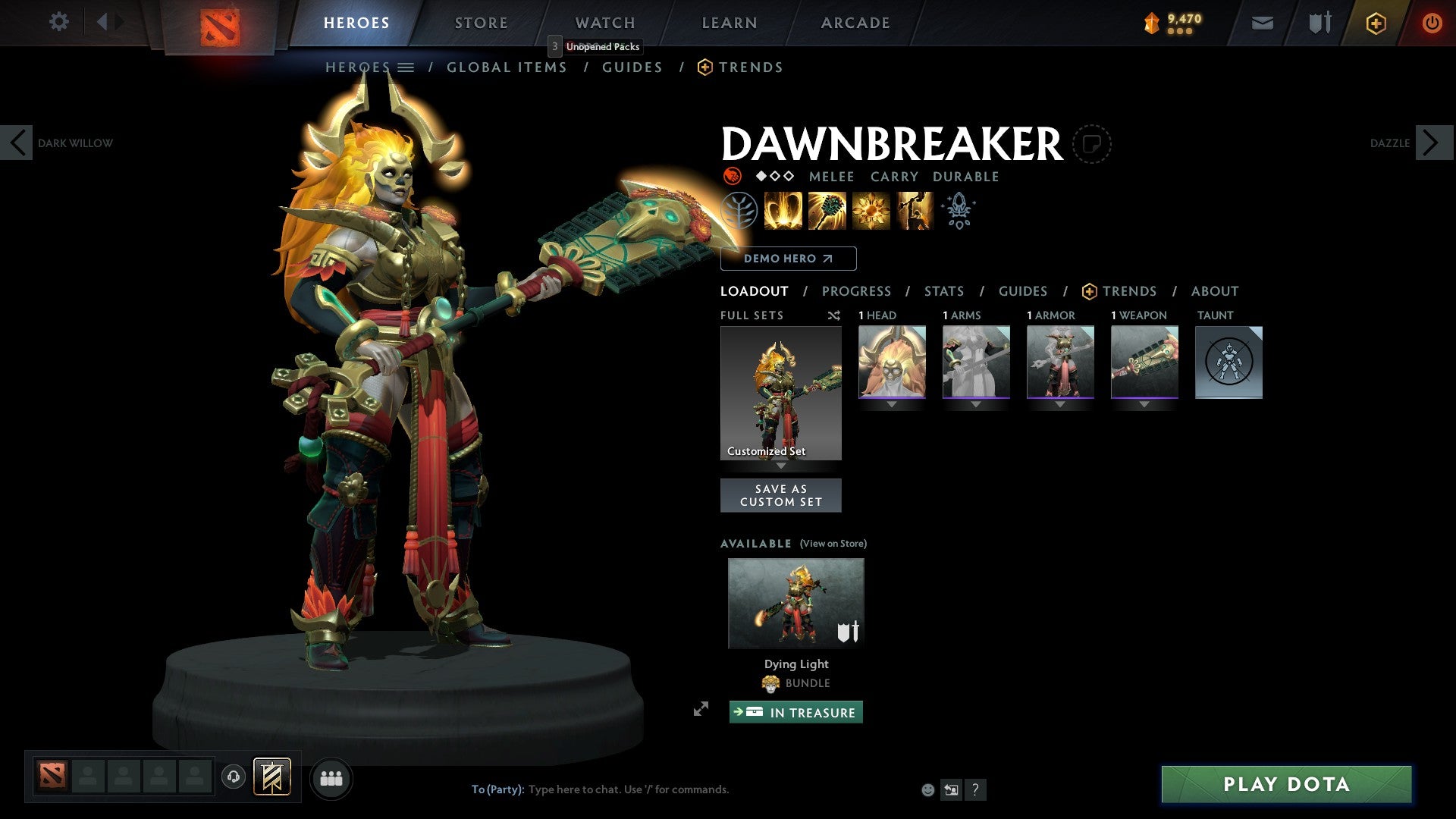Expand the HEAD item slot dropdown arrow
The image size is (1456, 819).
click(x=891, y=403)
